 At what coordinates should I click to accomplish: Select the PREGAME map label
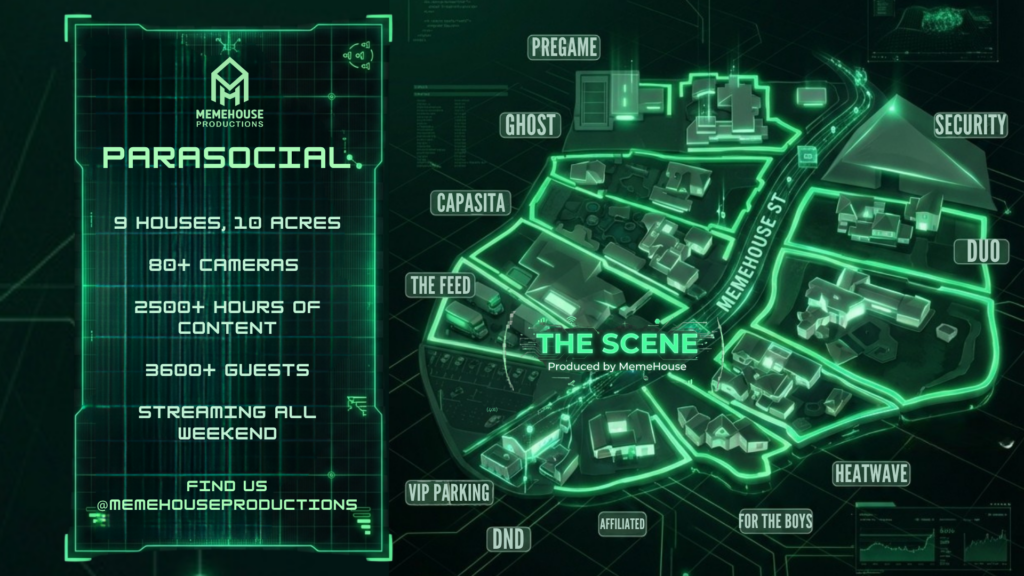pyautogui.click(x=565, y=47)
